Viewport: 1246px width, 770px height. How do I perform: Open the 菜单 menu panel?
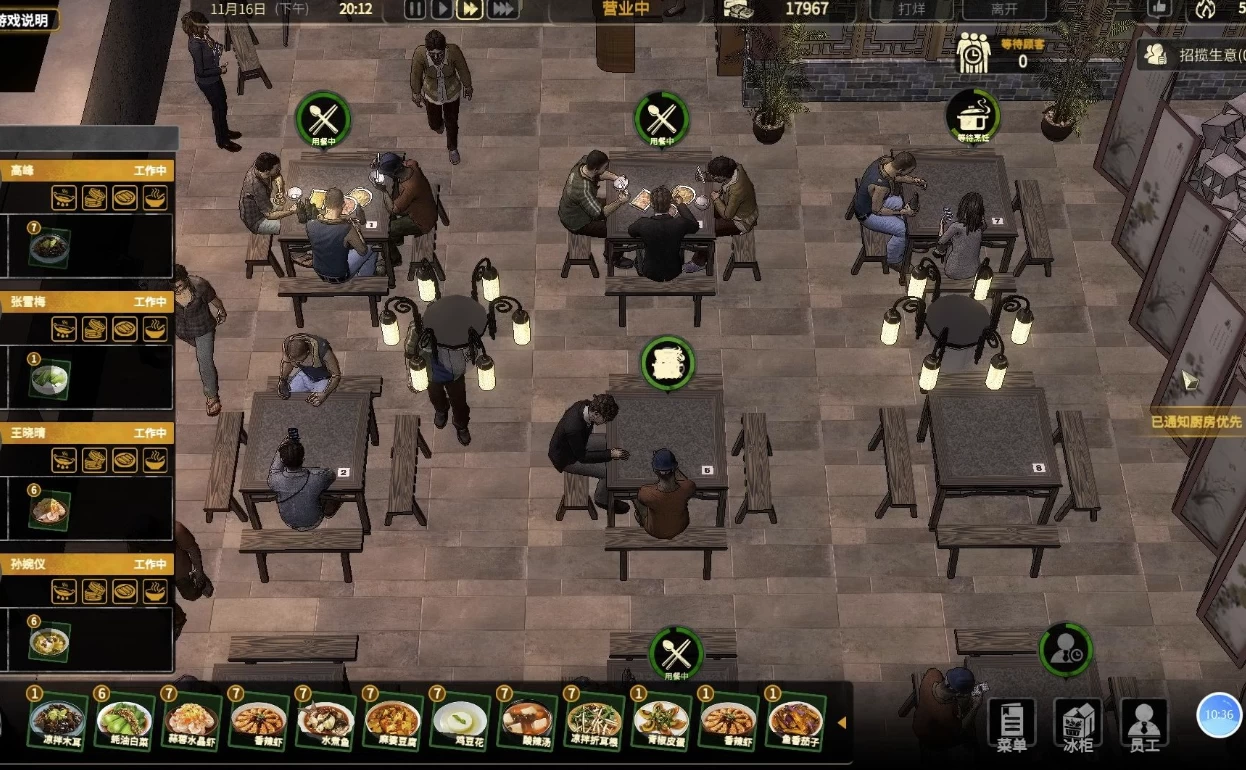(x=1011, y=722)
